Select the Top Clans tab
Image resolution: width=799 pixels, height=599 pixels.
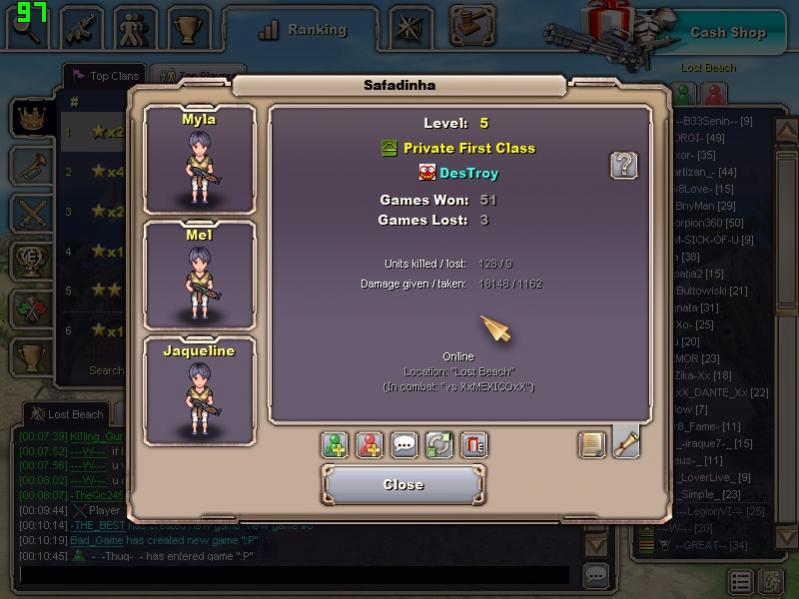tap(104, 76)
